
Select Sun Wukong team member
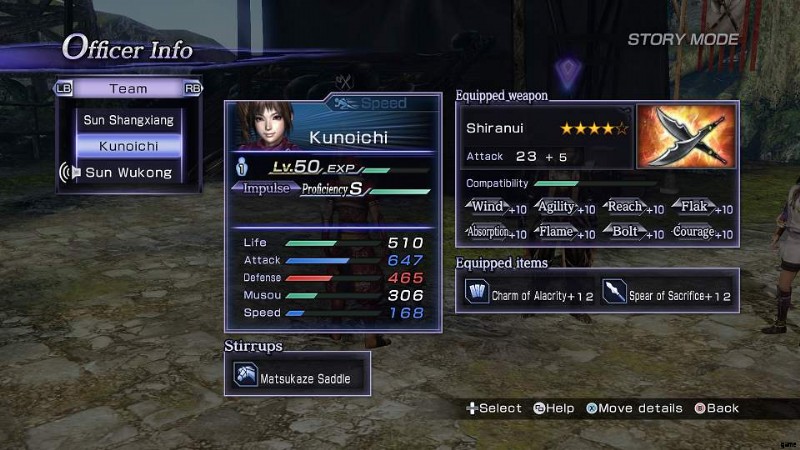tap(128, 173)
